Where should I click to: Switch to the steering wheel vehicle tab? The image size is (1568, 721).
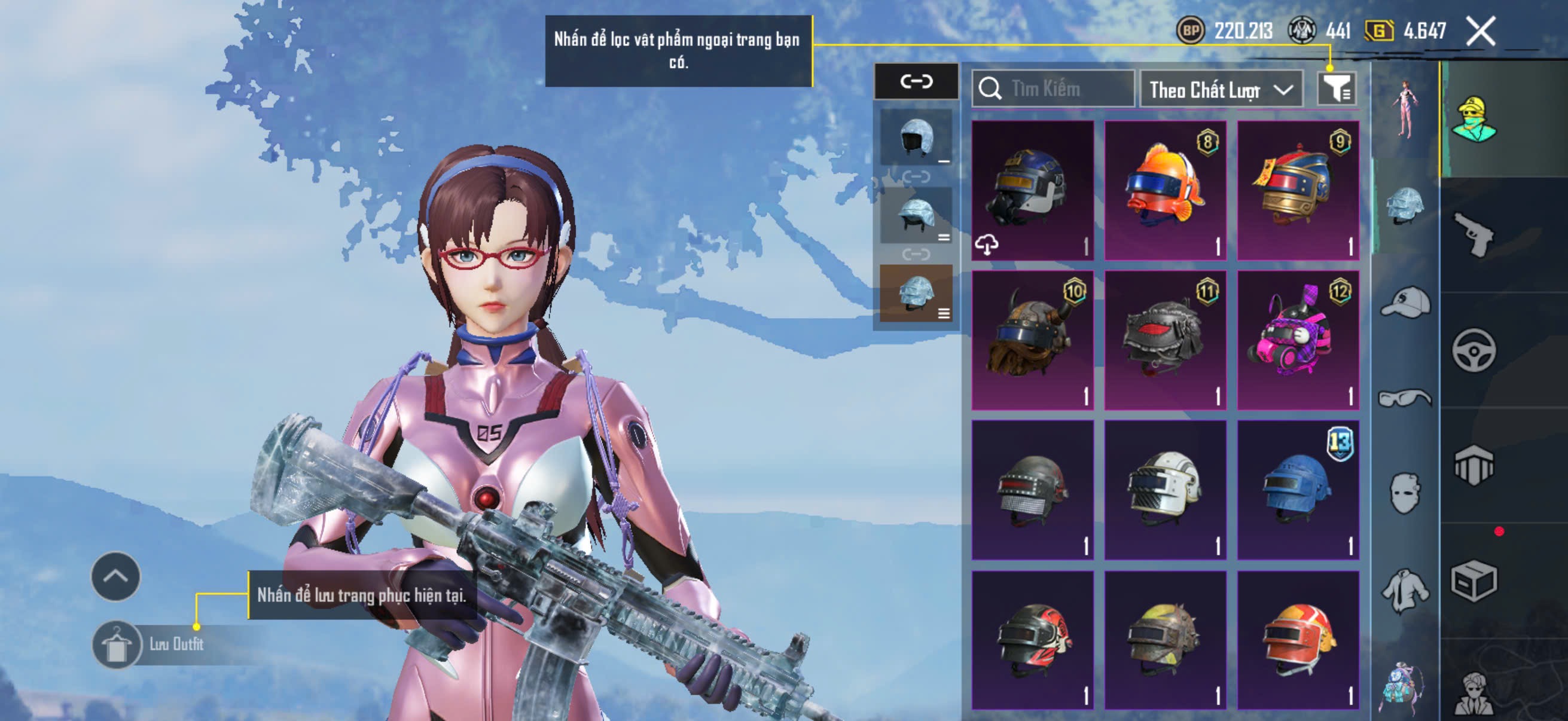coord(1473,350)
